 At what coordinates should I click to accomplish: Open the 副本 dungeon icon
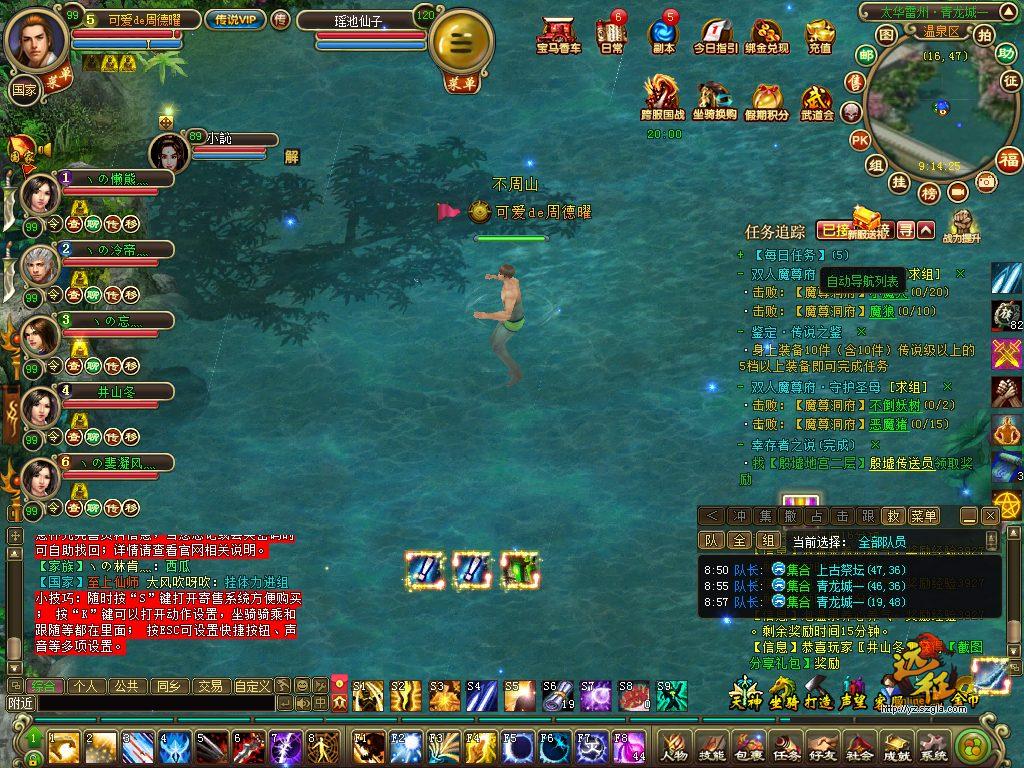pyautogui.click(x=662, y=35)
